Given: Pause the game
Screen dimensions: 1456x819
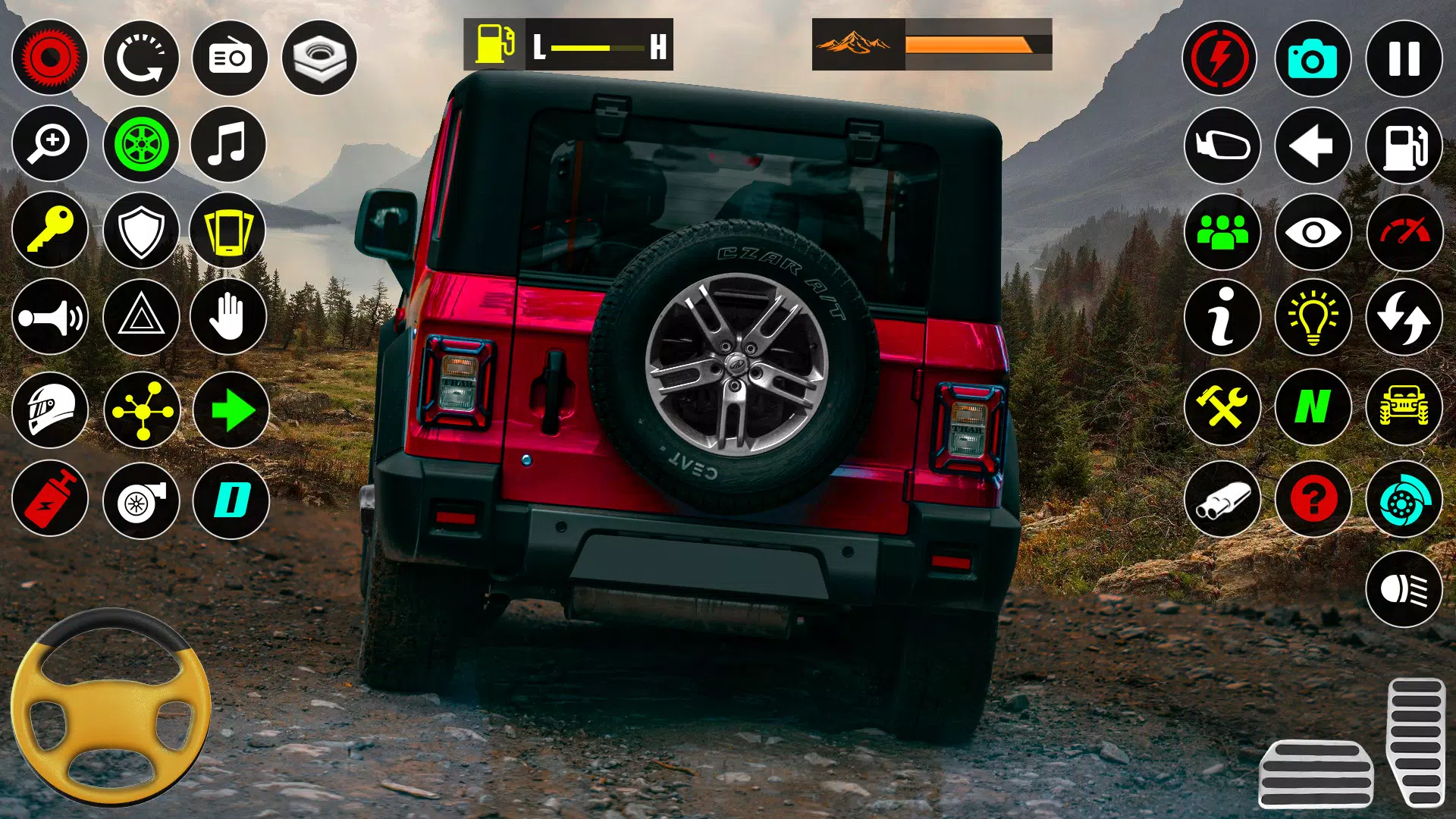Looking at the screenshot, I should (1403, 58).
